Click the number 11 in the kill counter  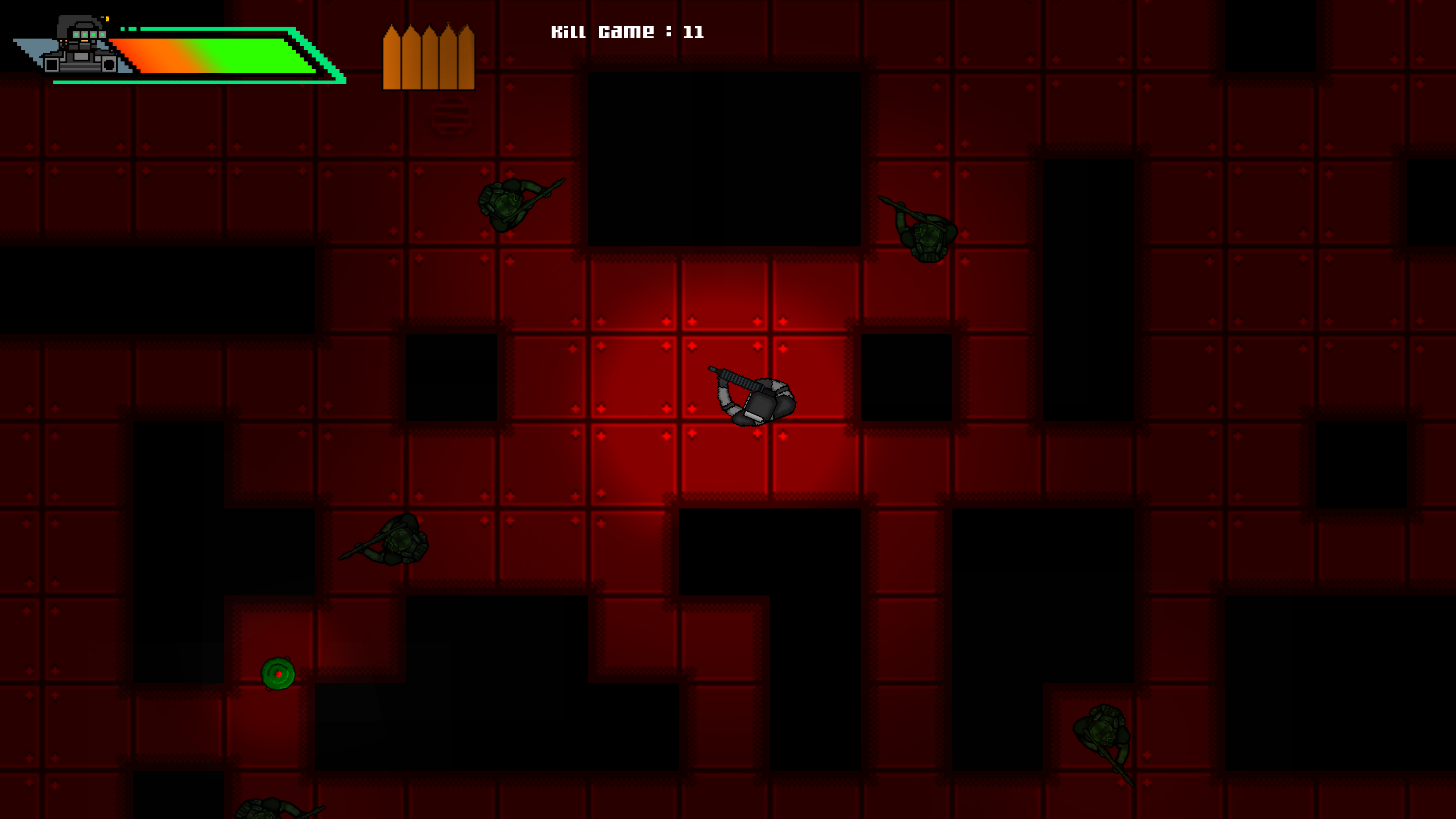pos(695,32)
